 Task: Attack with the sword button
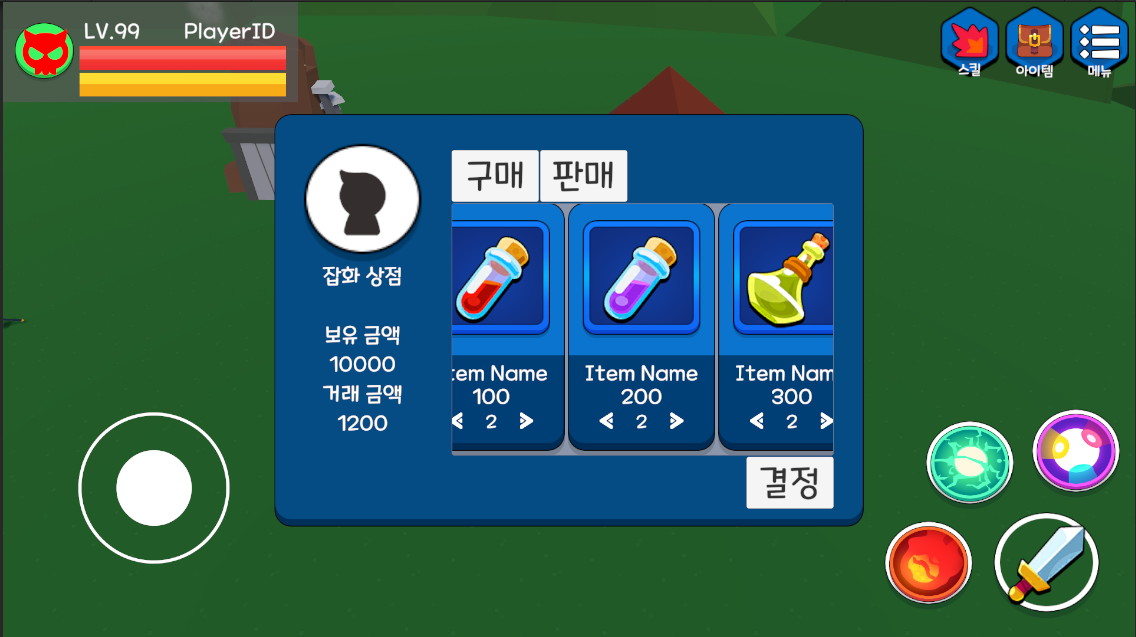point(1046,562)
